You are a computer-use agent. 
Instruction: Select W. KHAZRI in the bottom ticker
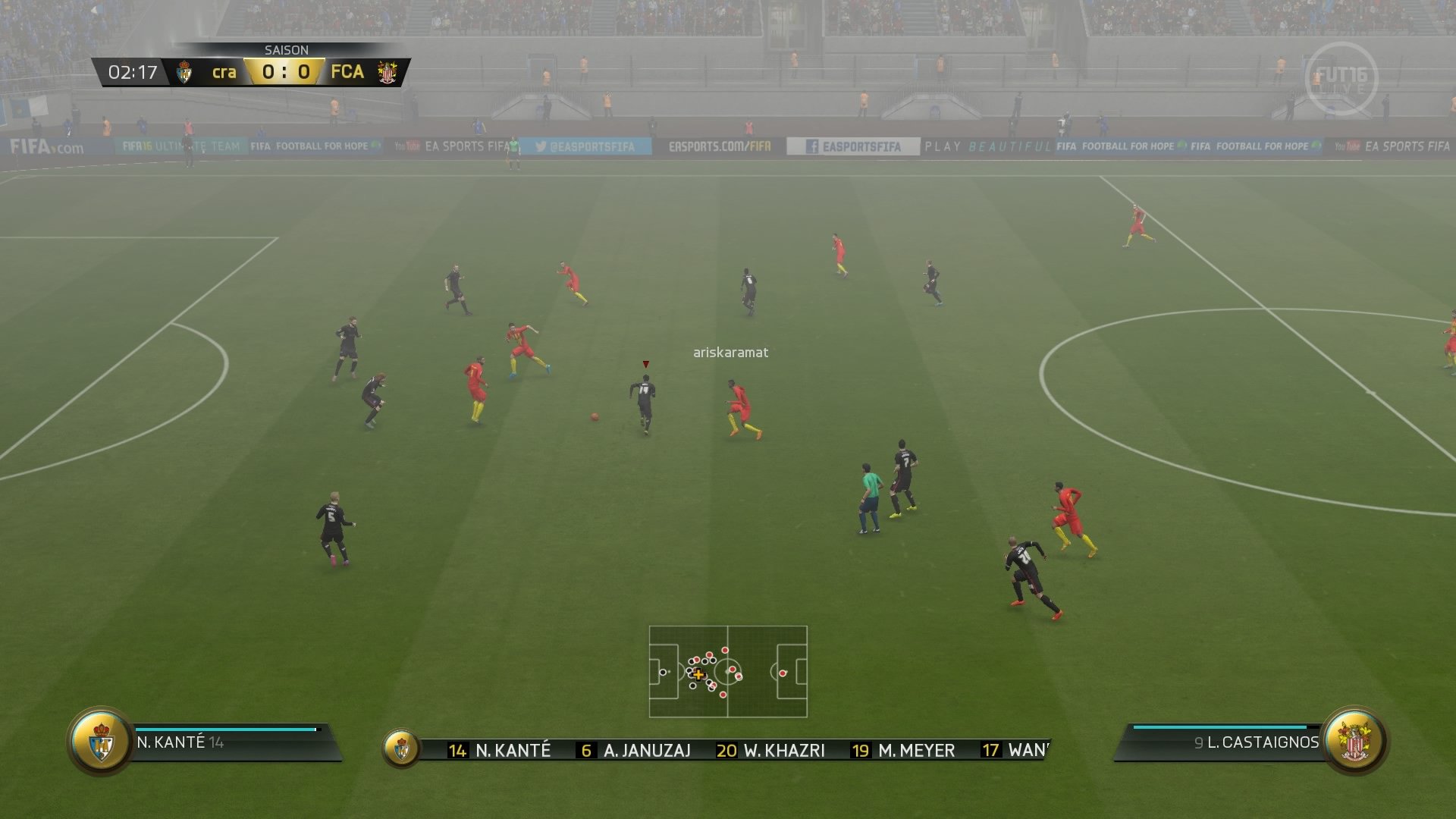pyautogui.click(x=783, y=750)
